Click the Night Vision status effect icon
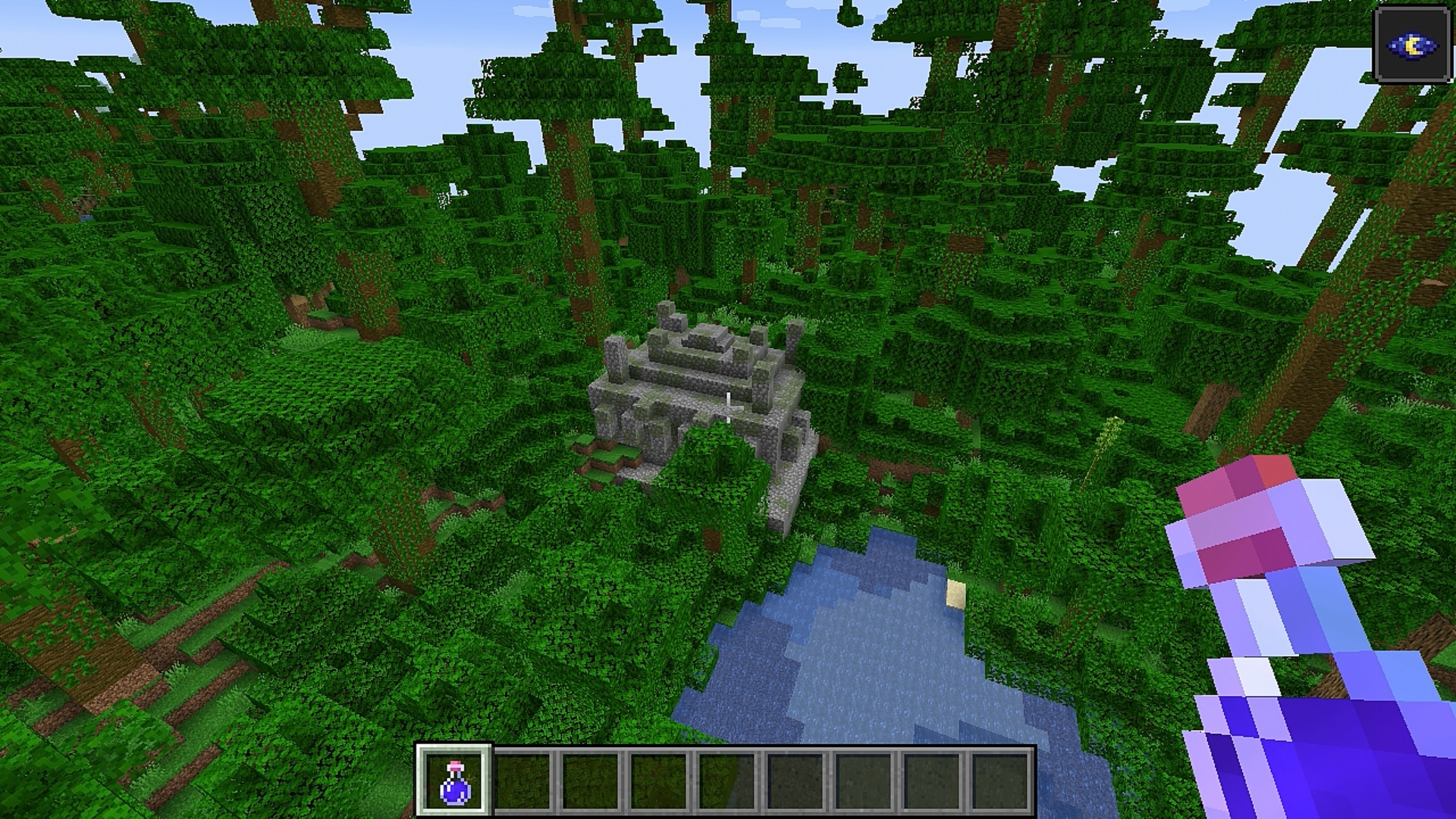 (x=1412, y=45)
